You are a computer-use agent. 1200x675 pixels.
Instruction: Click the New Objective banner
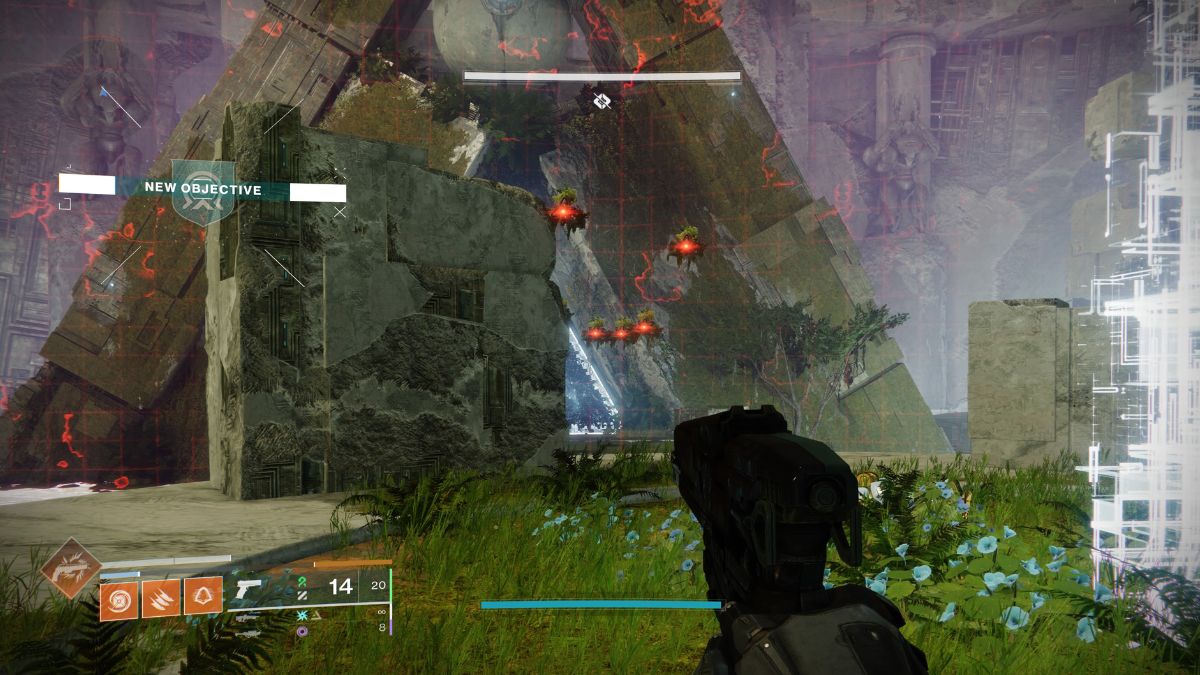pyautogui.click(x=203, y=188)
